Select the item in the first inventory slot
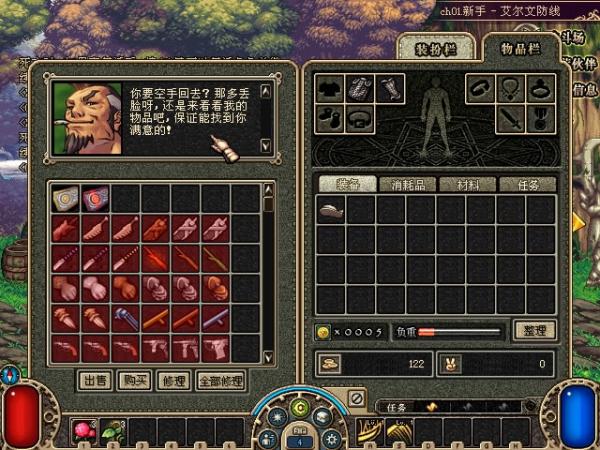Viewport: 600px width, 450px height. [331, 210]
